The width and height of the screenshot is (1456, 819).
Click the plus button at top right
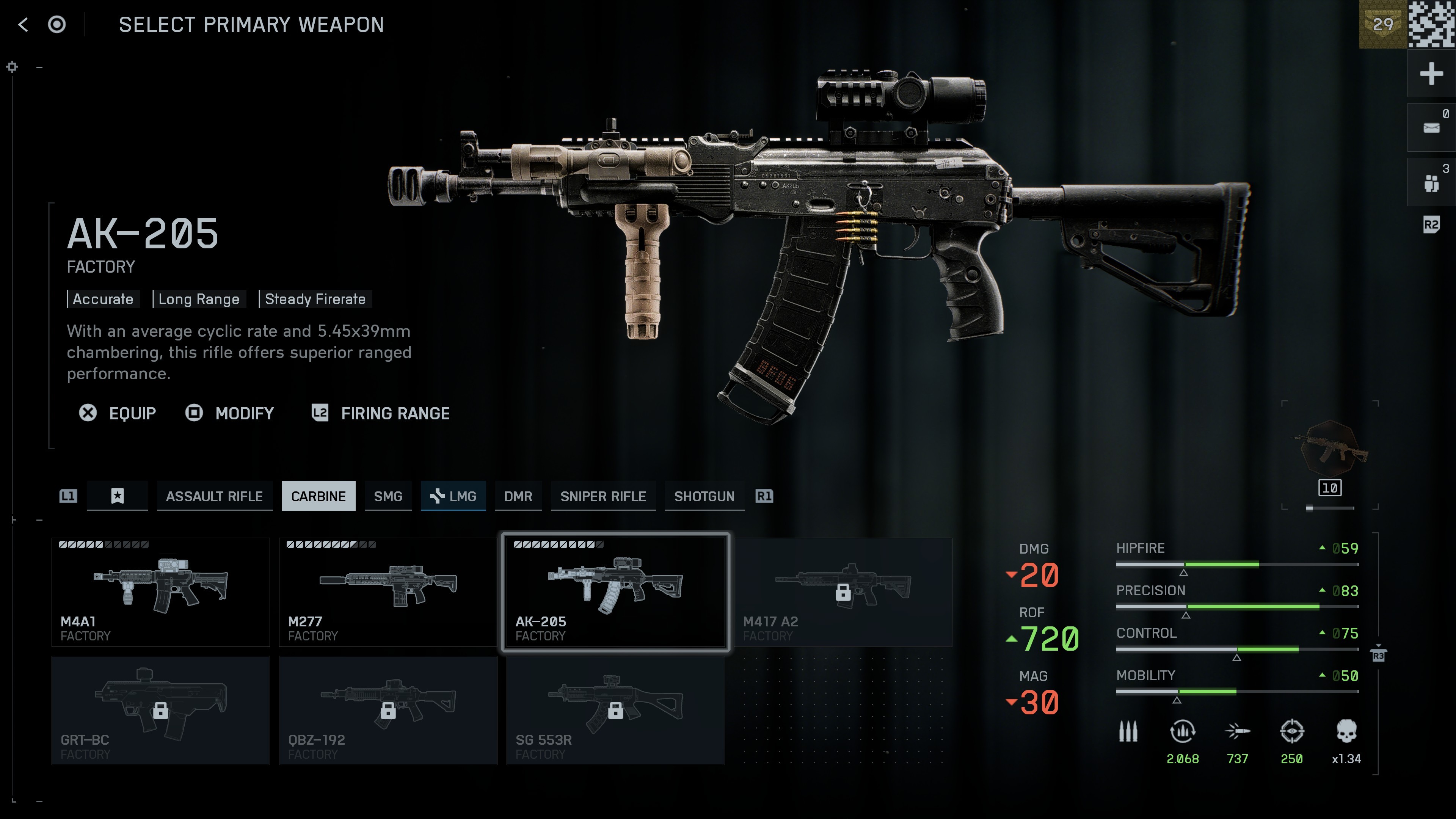click(1431, 74)
